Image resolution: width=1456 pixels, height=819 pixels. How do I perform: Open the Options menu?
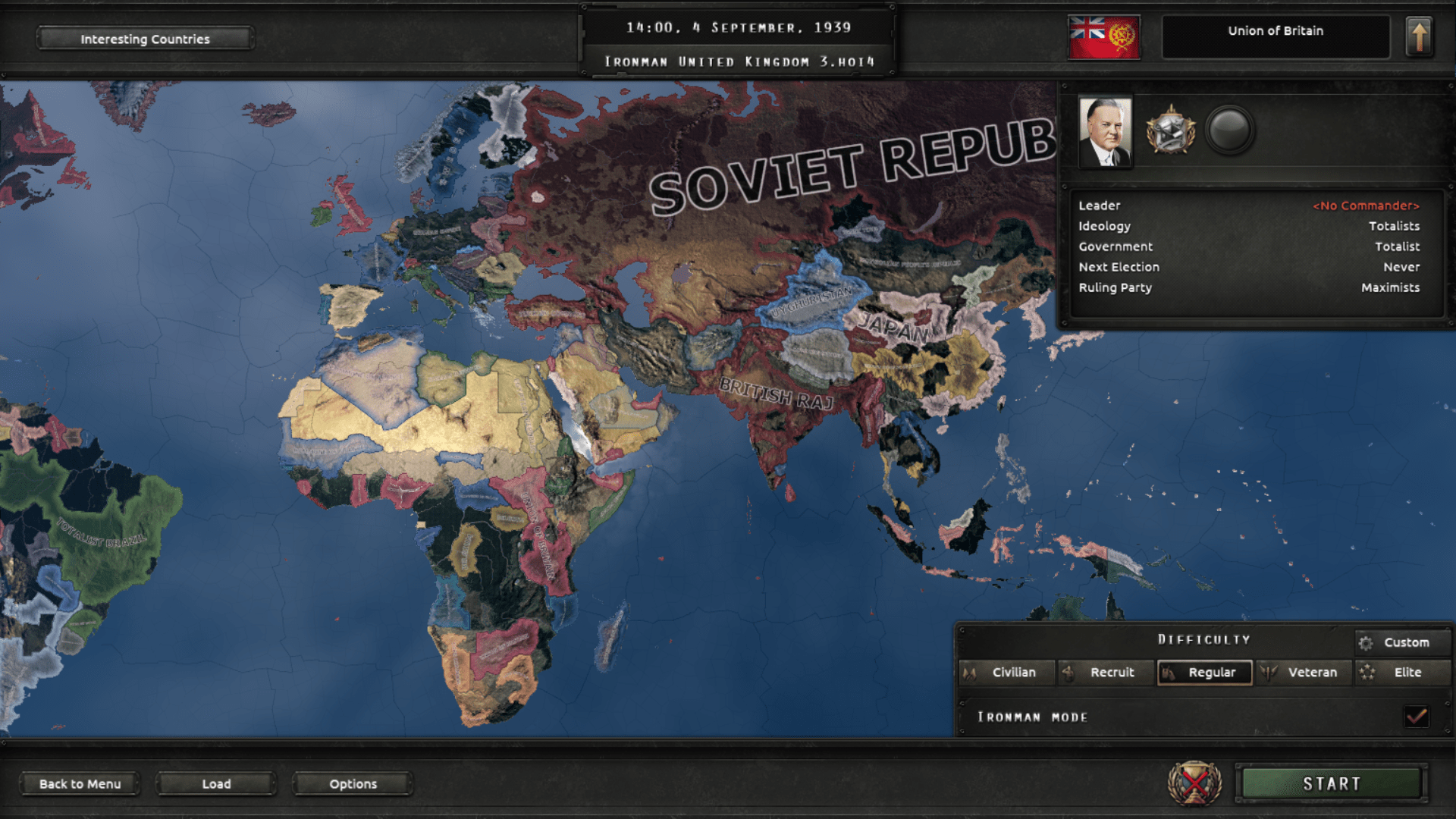tap(352, 784)
